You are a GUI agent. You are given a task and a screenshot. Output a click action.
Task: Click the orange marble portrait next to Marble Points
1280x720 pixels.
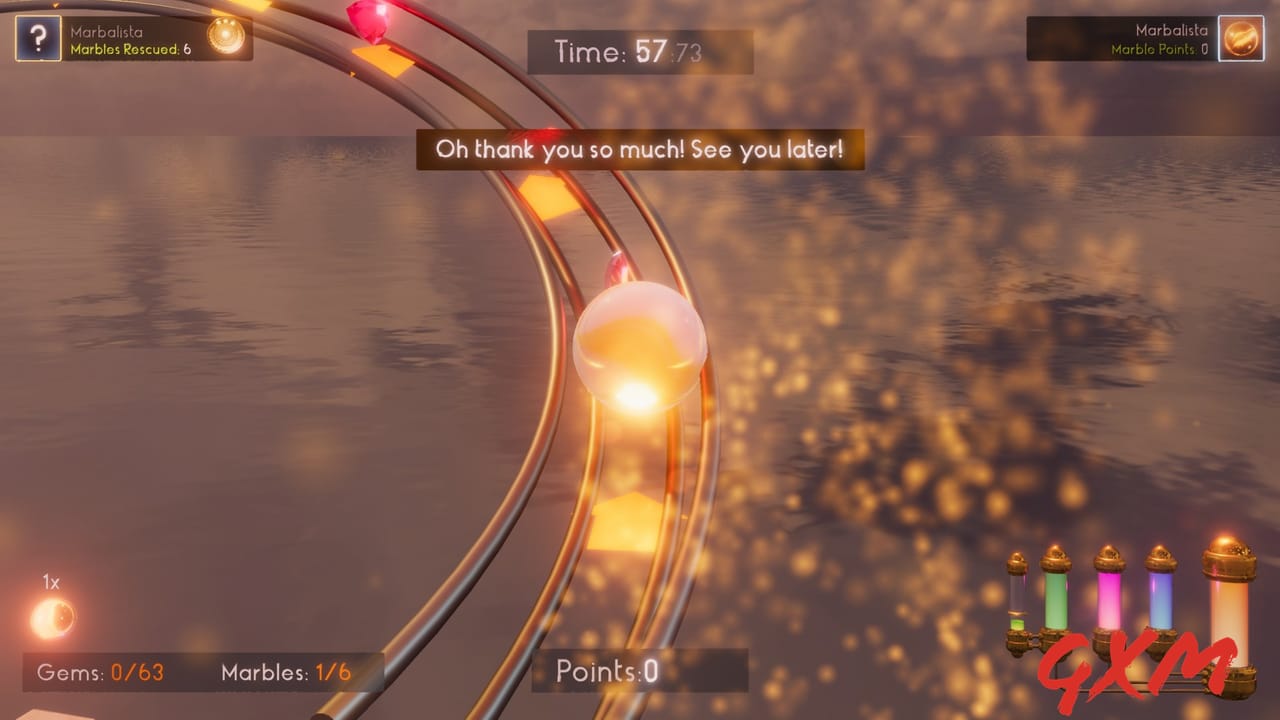click(1240, 39)
